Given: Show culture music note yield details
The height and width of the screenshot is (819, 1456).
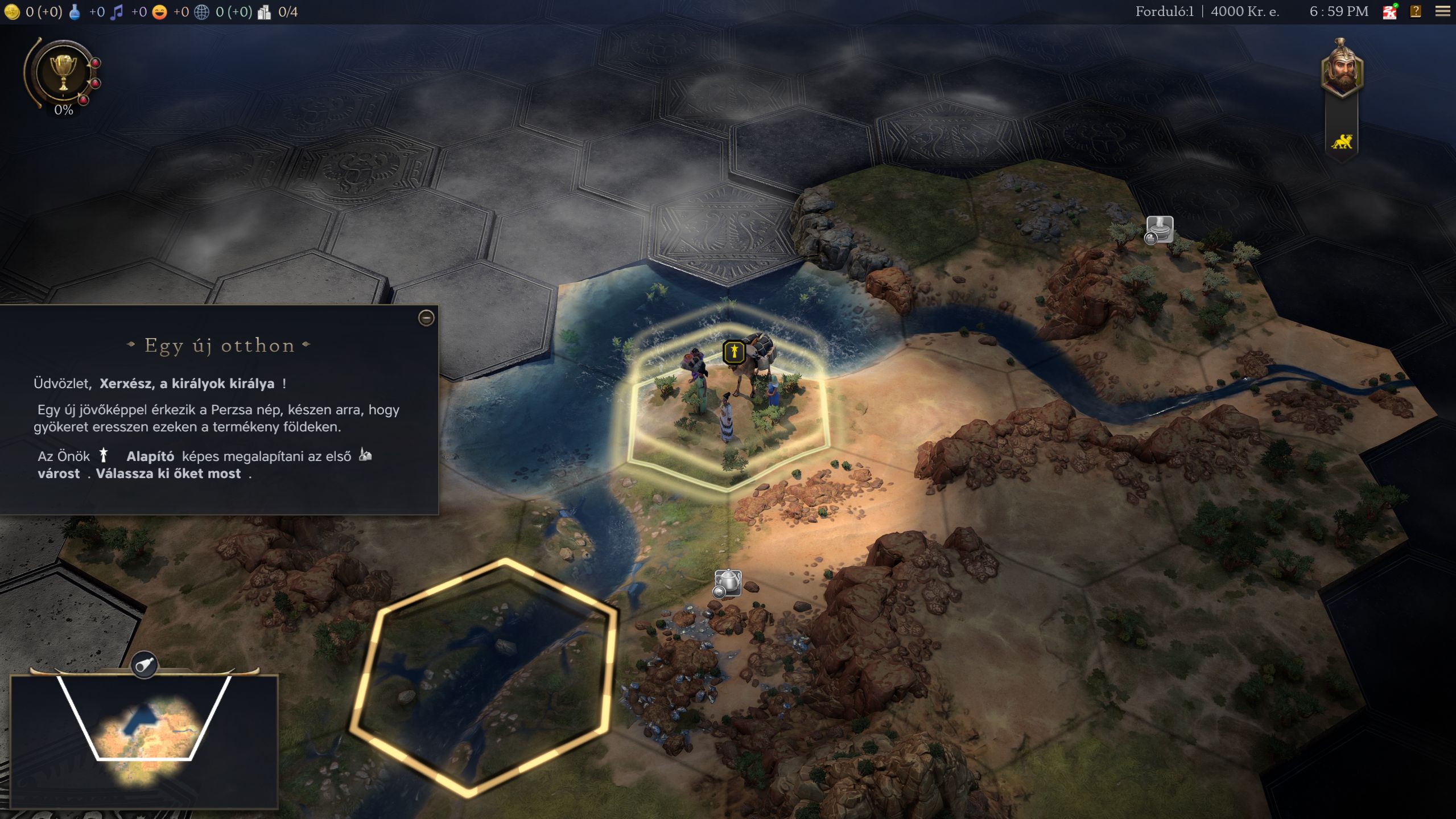Looking at the screenshot, I should (x=117, y=12).
